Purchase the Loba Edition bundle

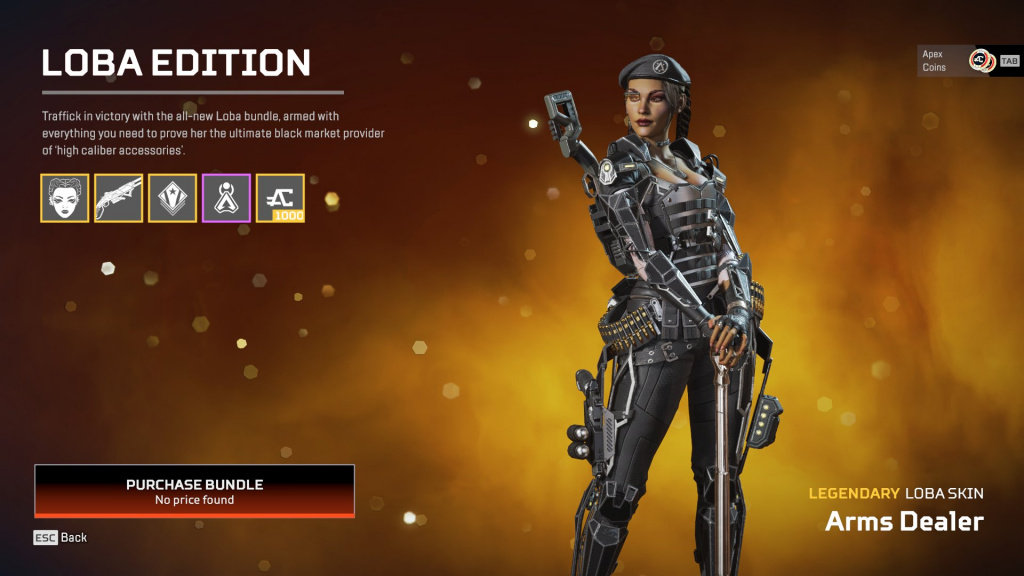click(x=194, y=491)
